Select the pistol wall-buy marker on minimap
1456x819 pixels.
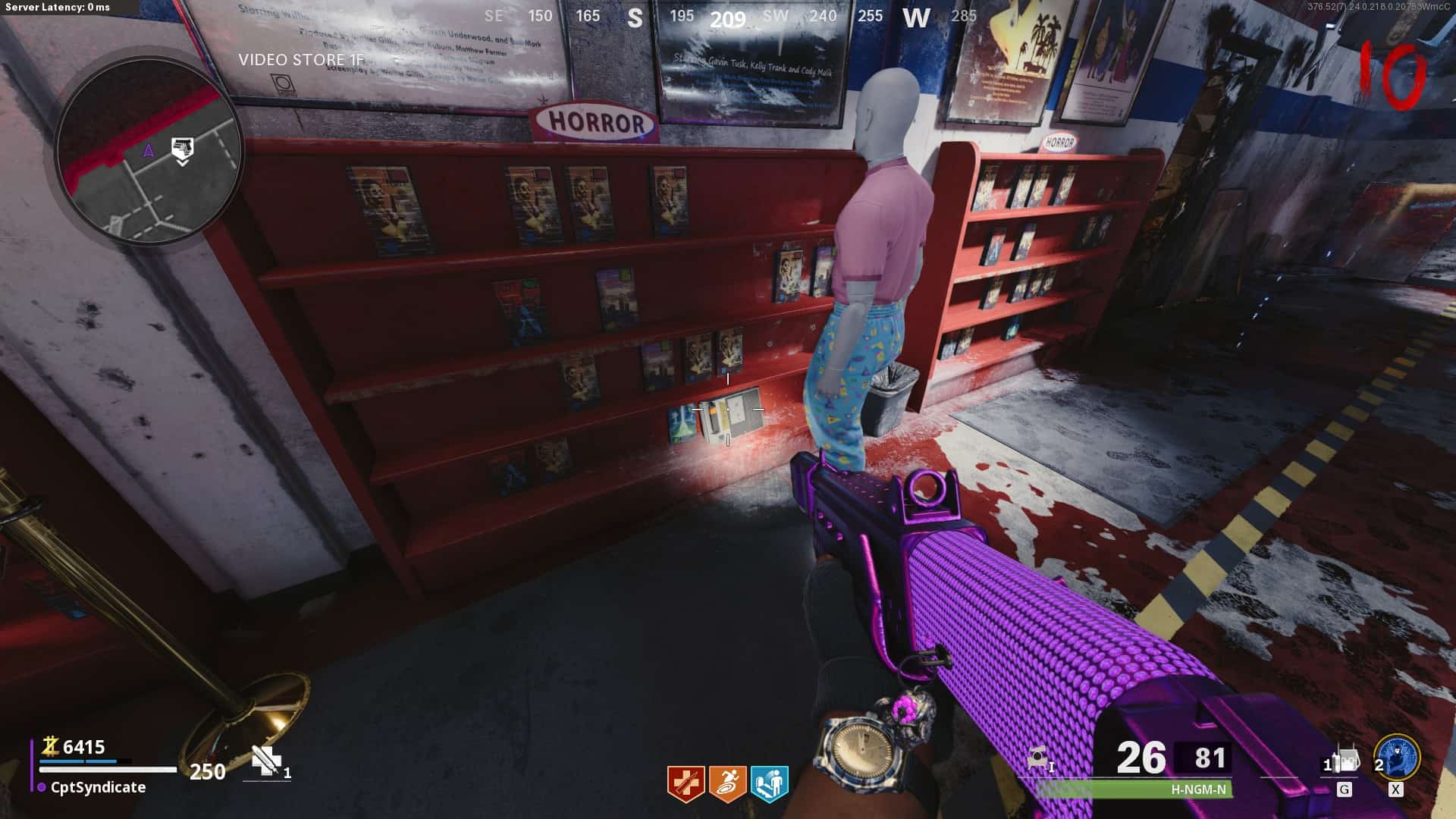click(x=182, y=149)
